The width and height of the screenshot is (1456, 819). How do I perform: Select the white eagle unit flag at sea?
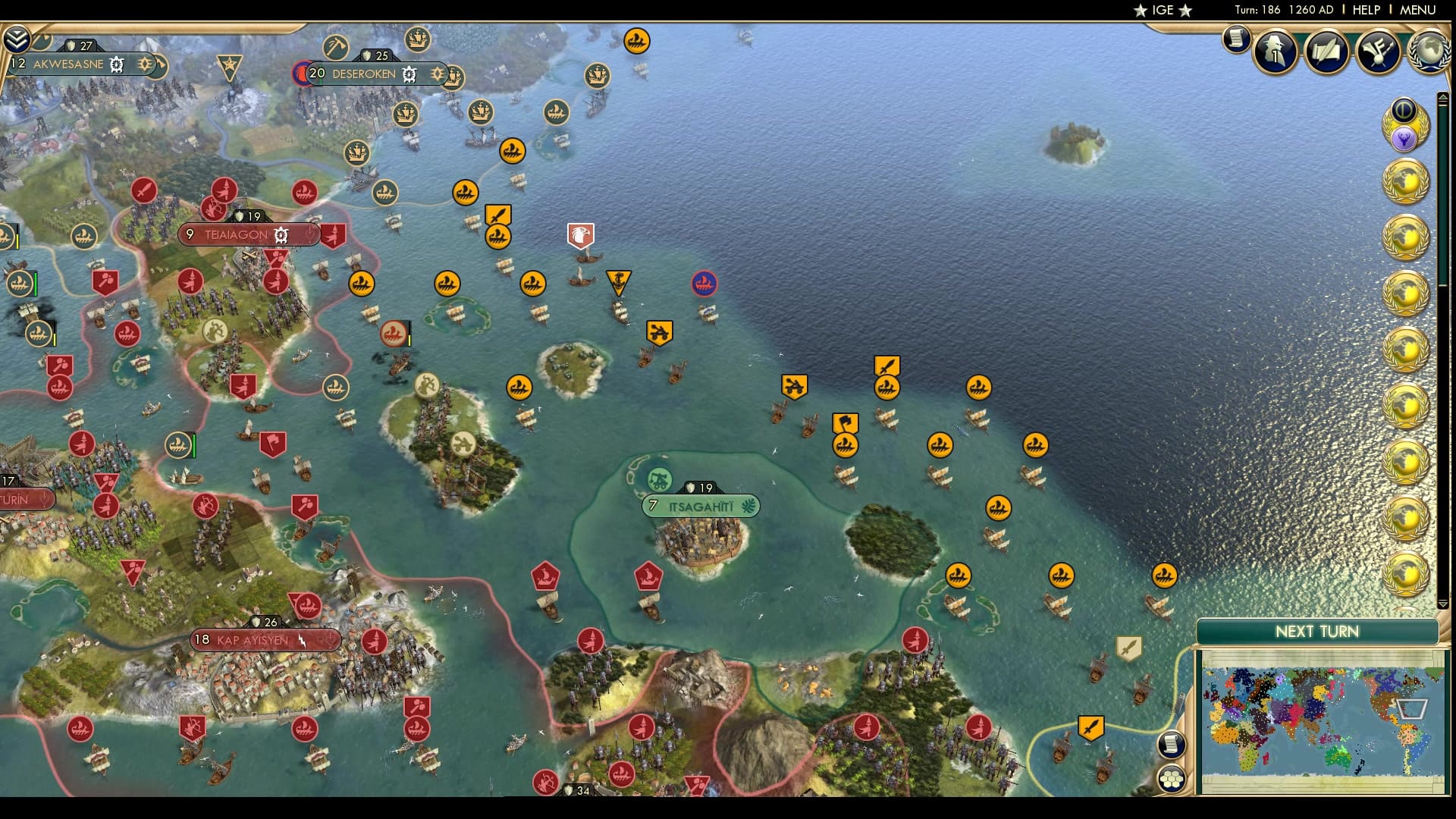click(580, 237)
